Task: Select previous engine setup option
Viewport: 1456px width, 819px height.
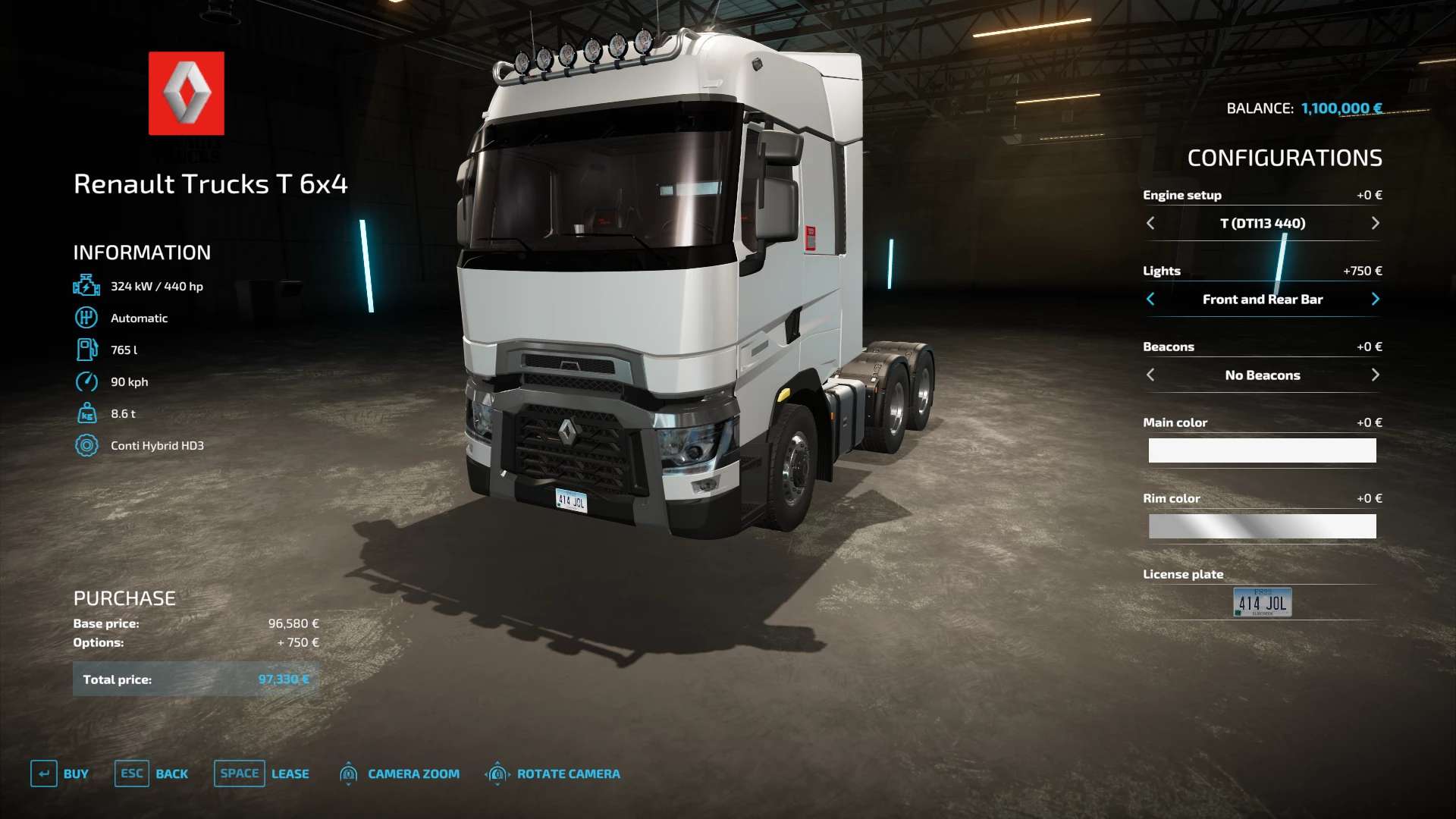Action: [1150, 223]
